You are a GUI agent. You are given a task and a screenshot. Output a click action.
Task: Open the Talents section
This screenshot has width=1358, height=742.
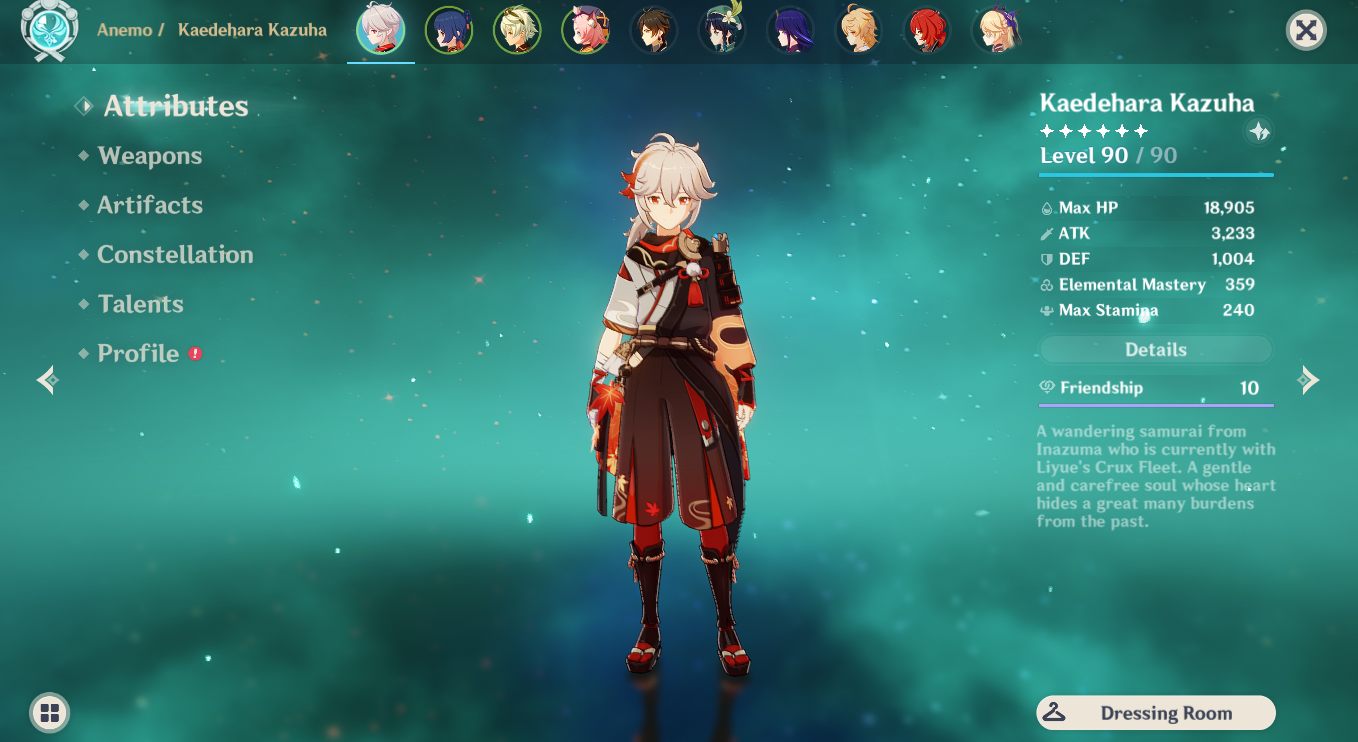(x=139, y=304)
